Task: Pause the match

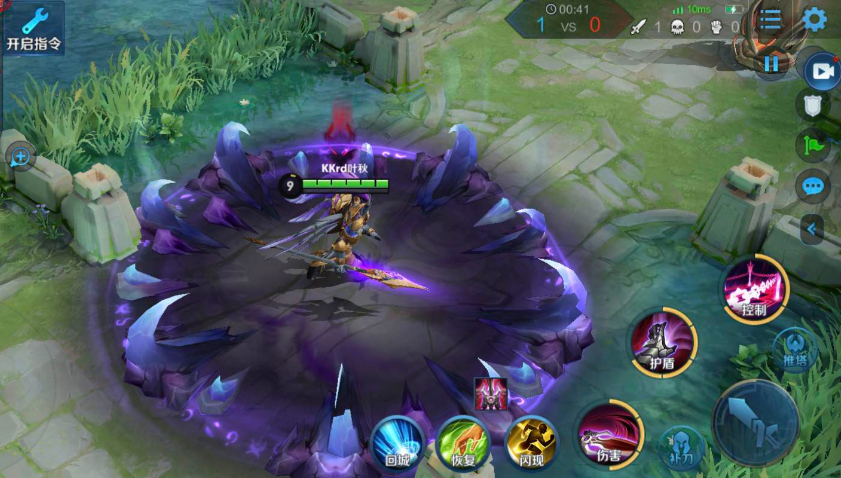Action: tap(771, 65)
